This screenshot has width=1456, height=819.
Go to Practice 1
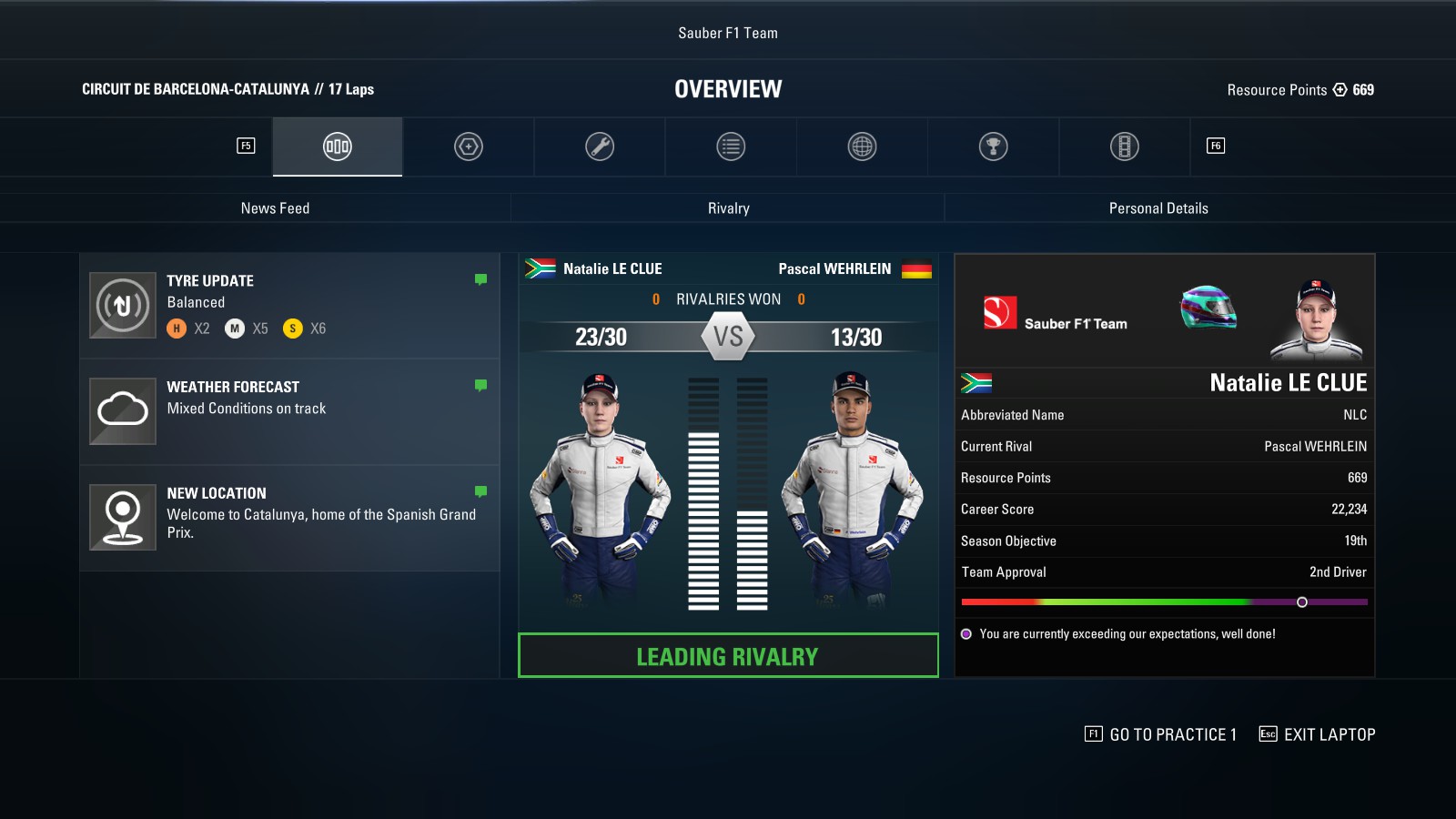(x=1161, y=734)
